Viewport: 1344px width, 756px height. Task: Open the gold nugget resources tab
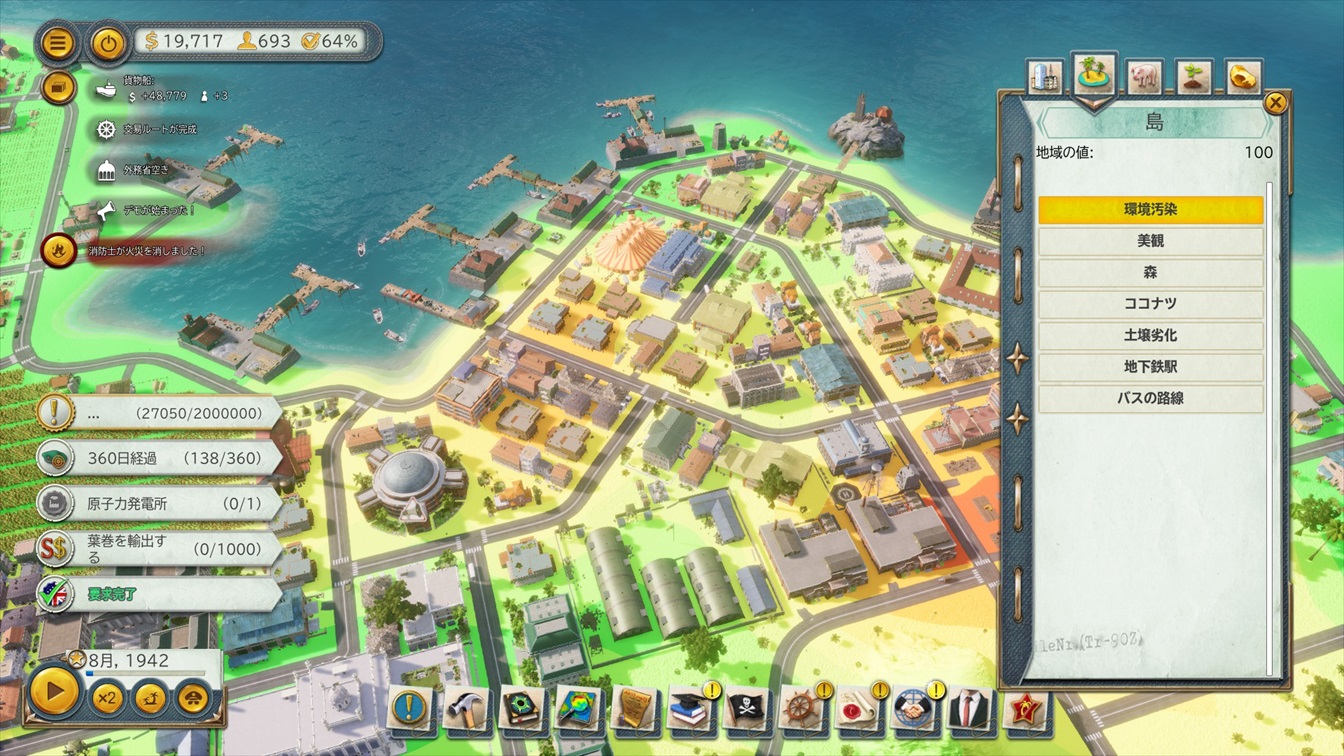[x=1243, y=77]
